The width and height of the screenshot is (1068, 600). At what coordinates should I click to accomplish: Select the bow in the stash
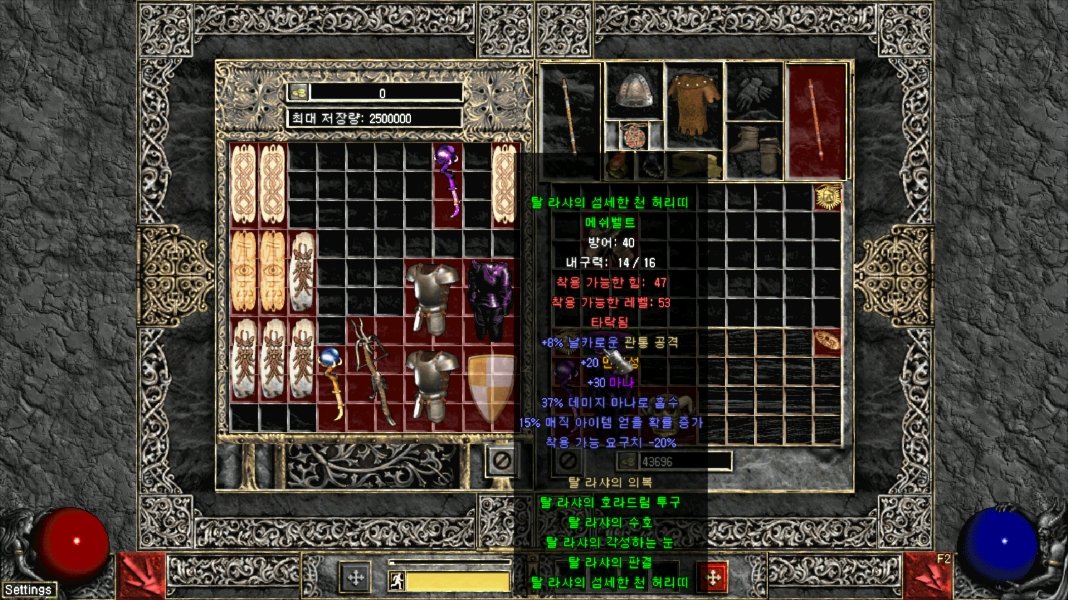coord(375,372)
